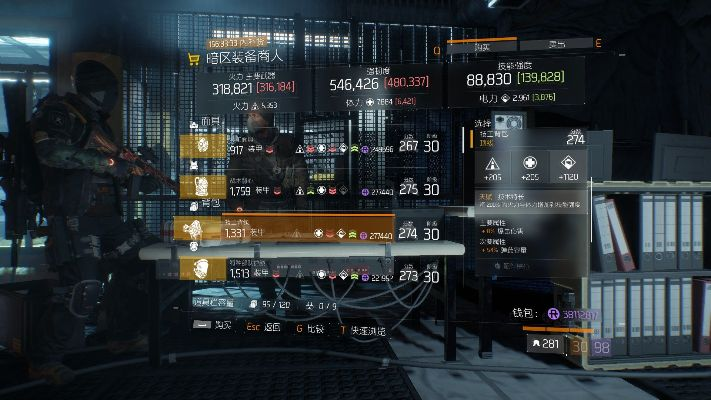Image resolution: width=711 pixels, height=400 pixels.
Task: Switch to the 卖出 (Sell) tab
Action: click(x=556, y=45)
